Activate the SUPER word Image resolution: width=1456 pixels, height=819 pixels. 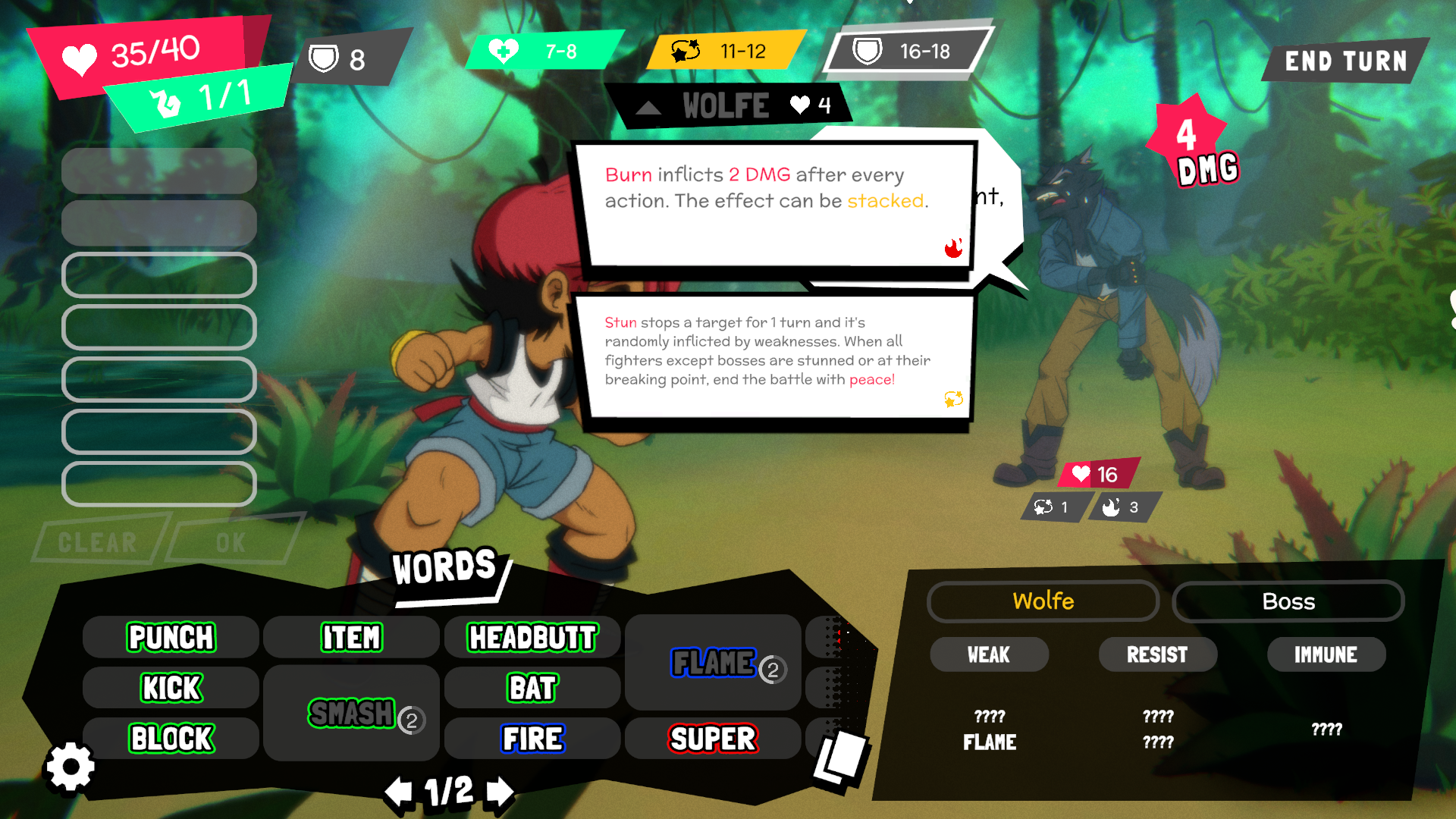click(713, 739)
